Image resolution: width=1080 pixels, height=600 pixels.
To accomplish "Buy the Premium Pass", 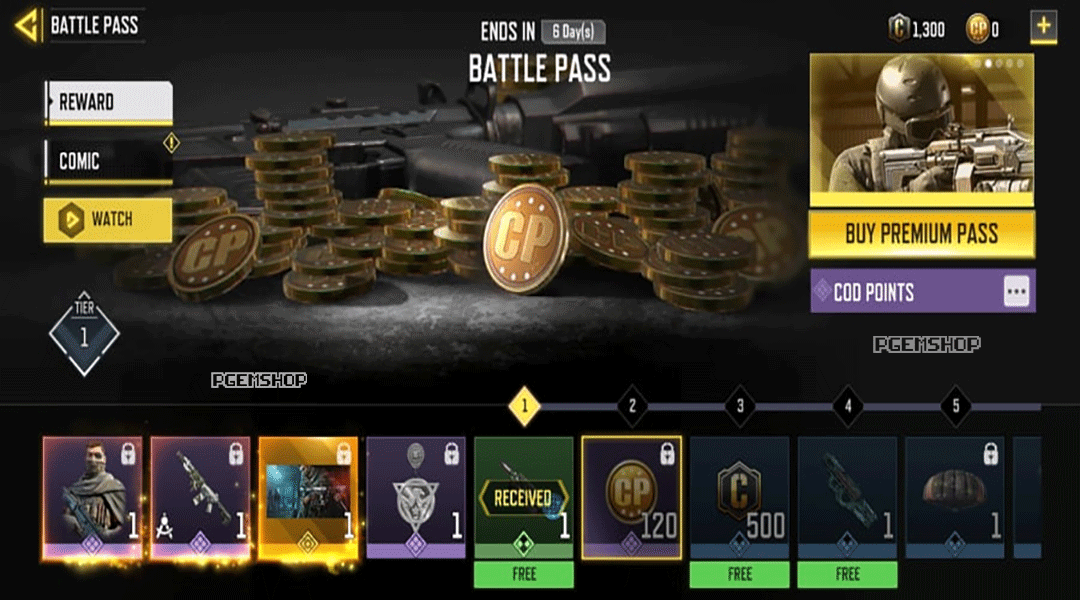I will 921,235.
